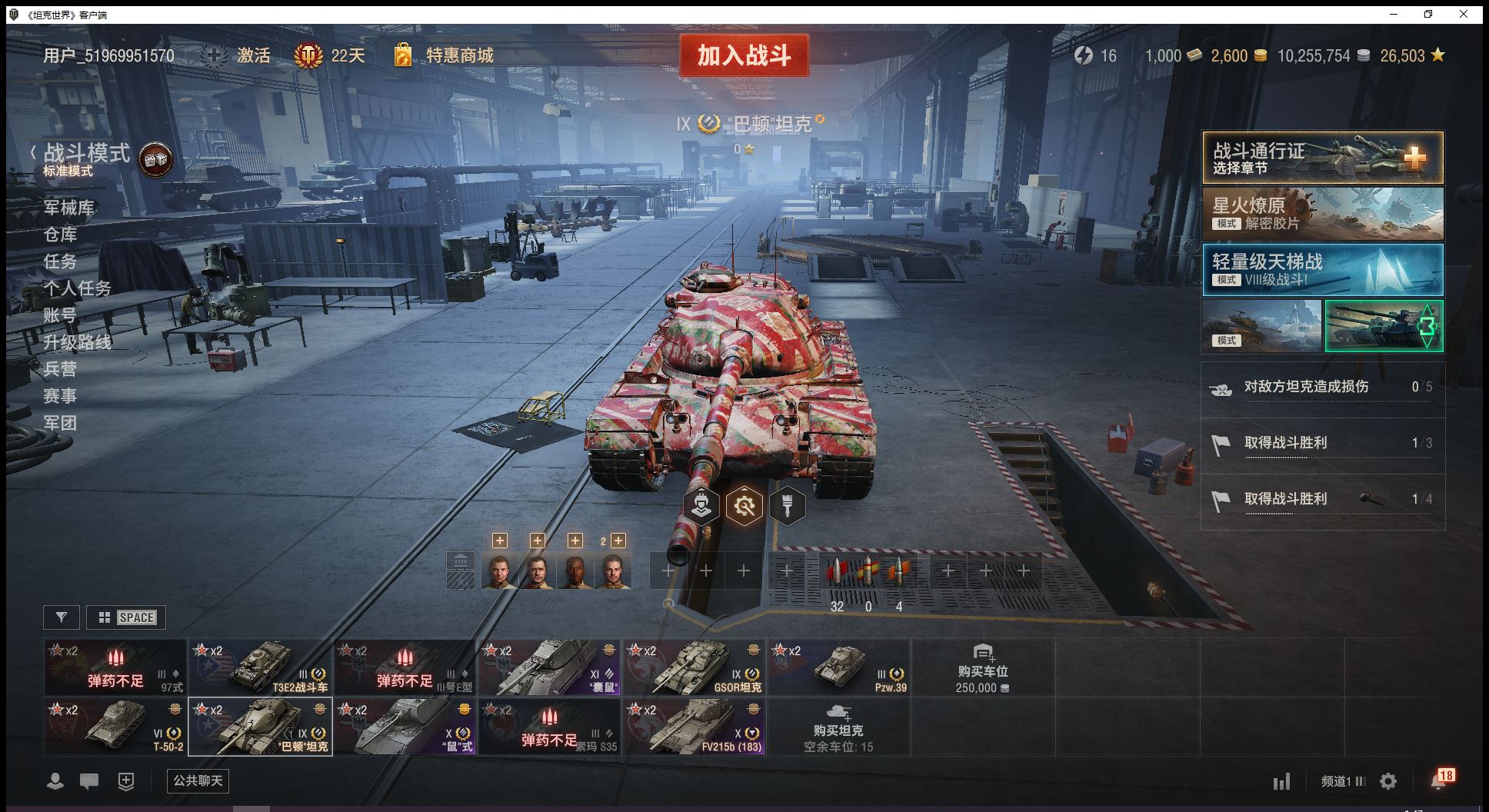Select the T3E2战斗车 tank in carousel

(260, 667)
